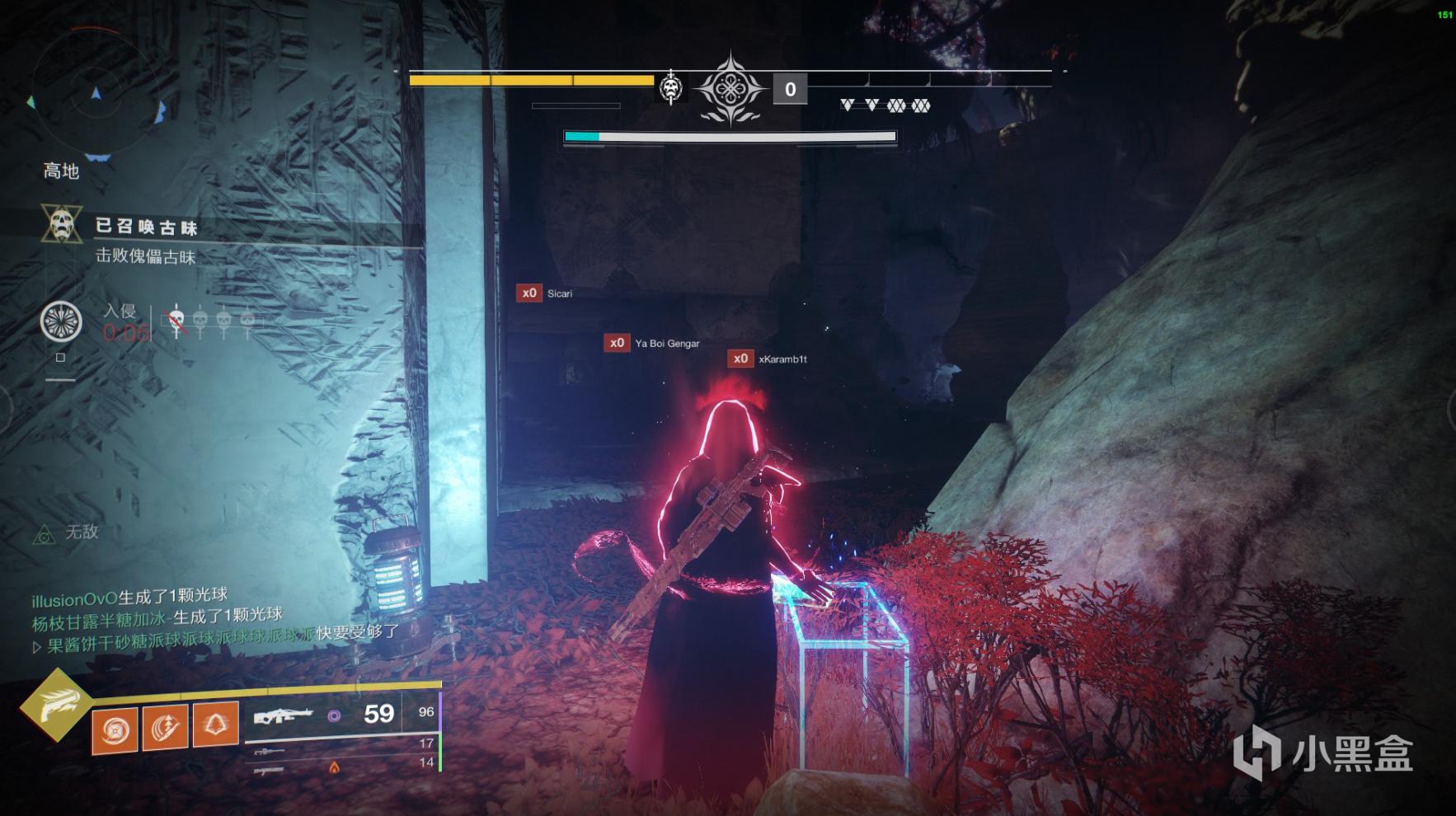Screen dimensions: 1456x816
Task: Use the swirl grenade ability icon
Action: click(115, 728)
